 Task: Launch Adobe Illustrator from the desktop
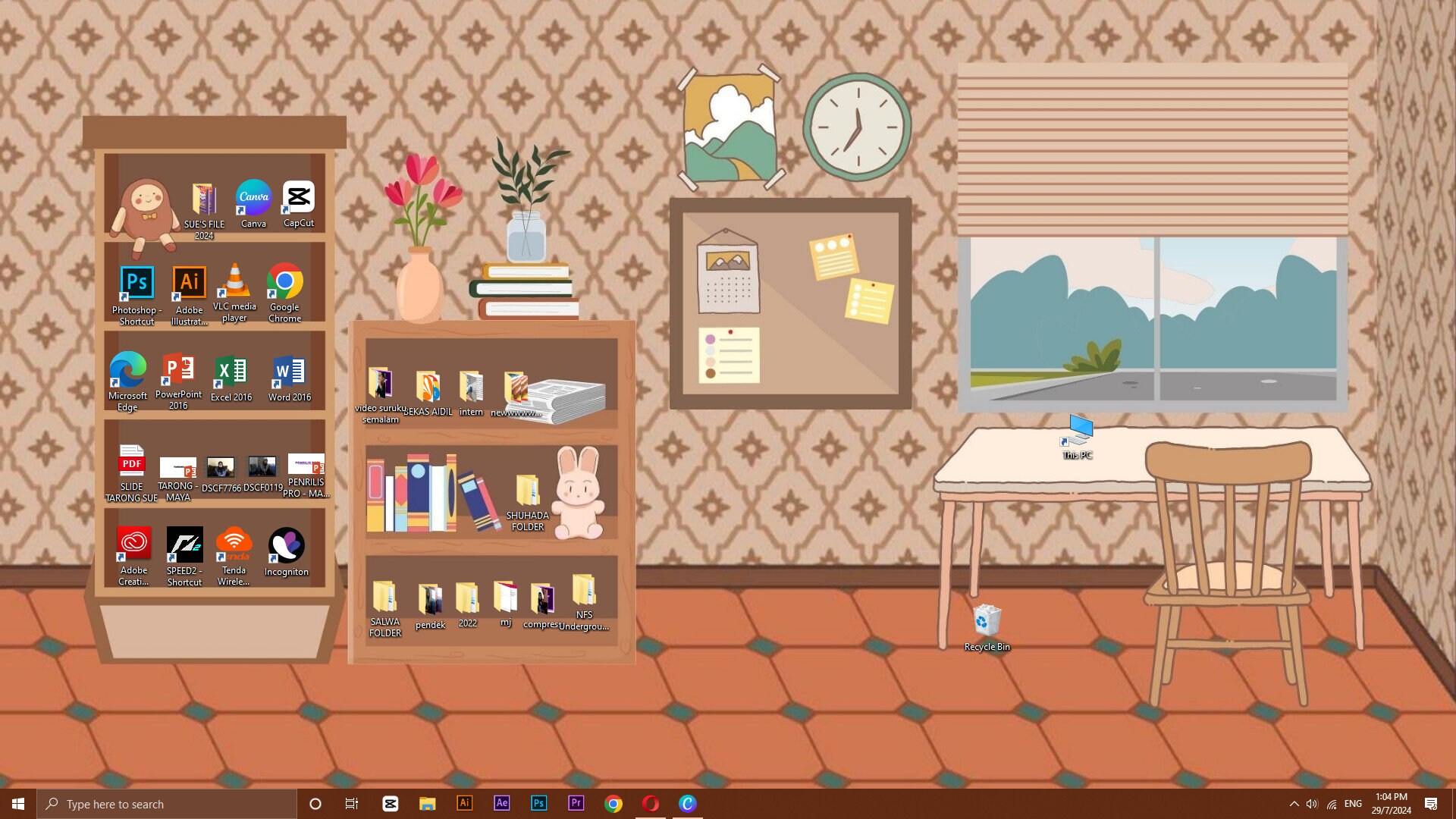[187, 282]
